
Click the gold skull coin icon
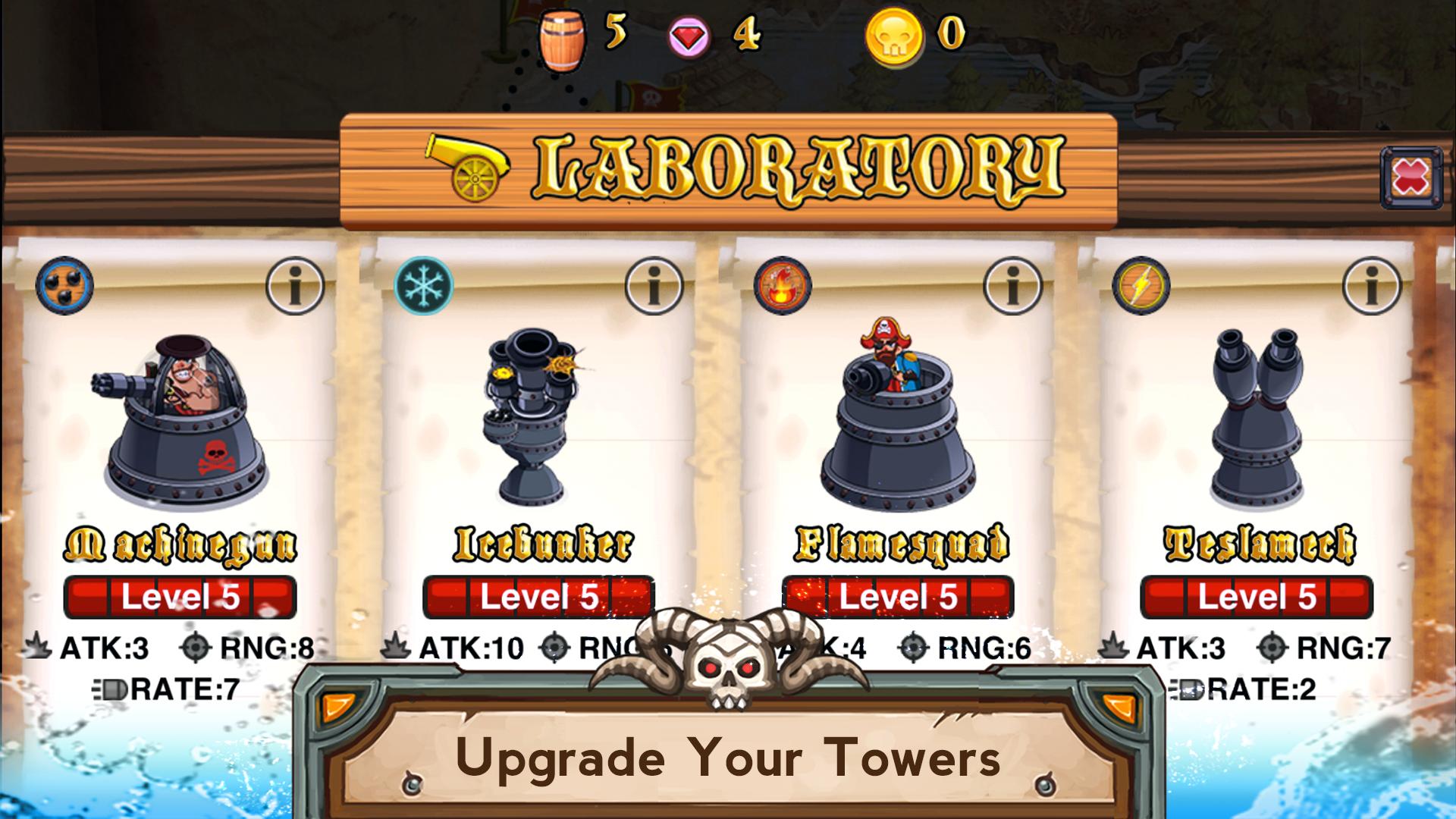coord(895,34)
